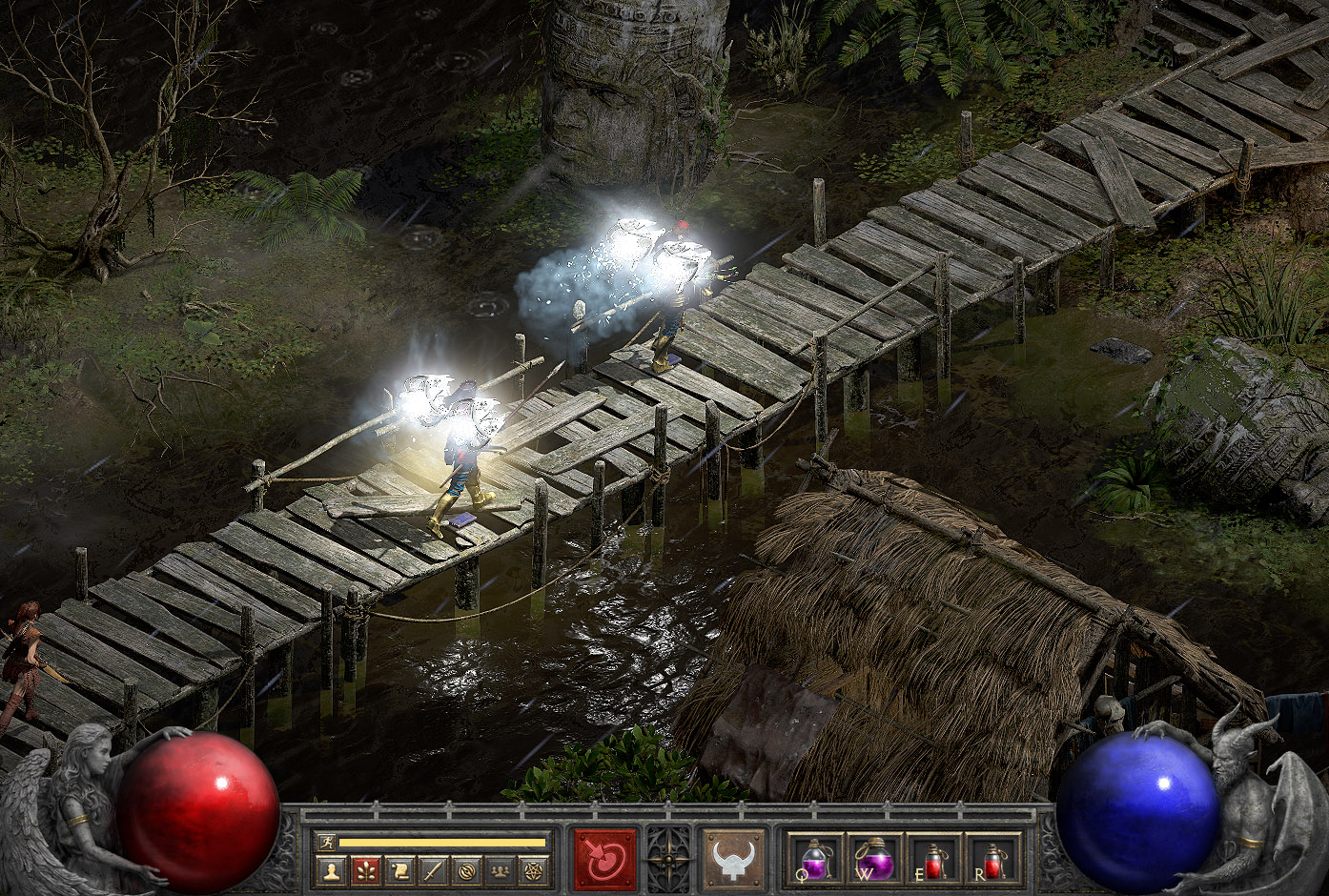
Task: Use the small purple potion in slot Q
Action: point(817,860)
